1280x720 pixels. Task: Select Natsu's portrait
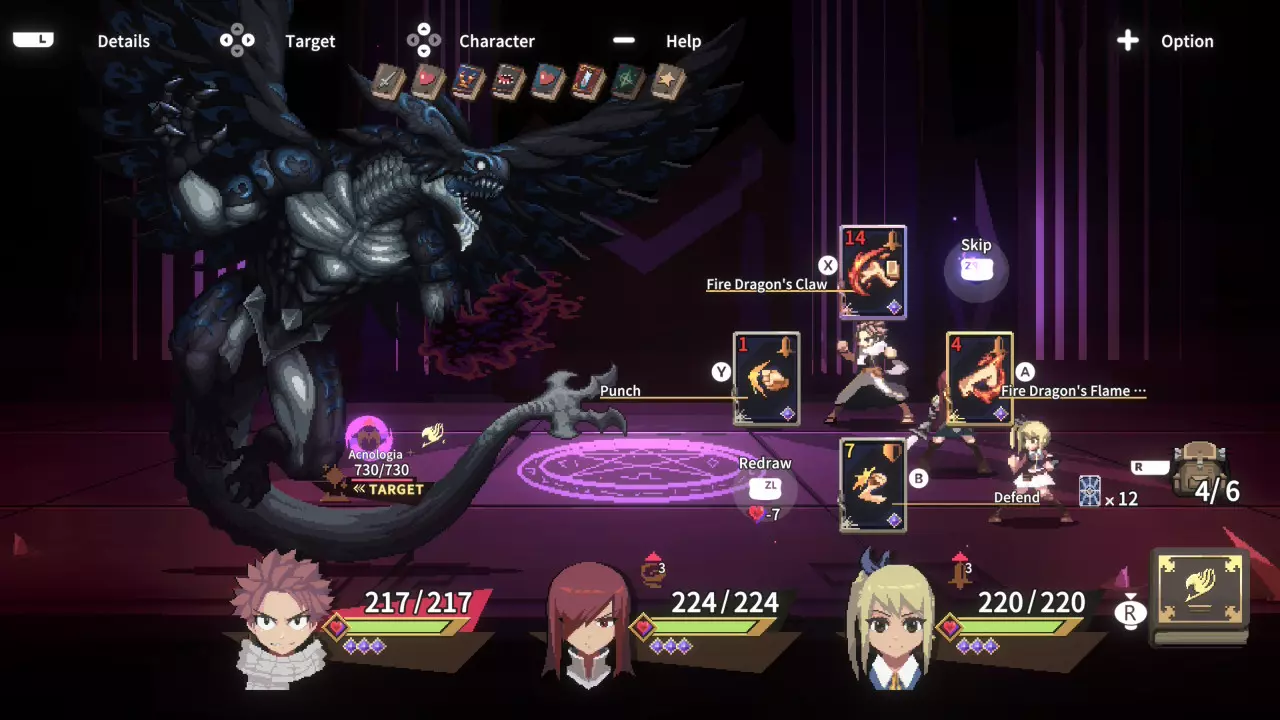coord(280,618)
